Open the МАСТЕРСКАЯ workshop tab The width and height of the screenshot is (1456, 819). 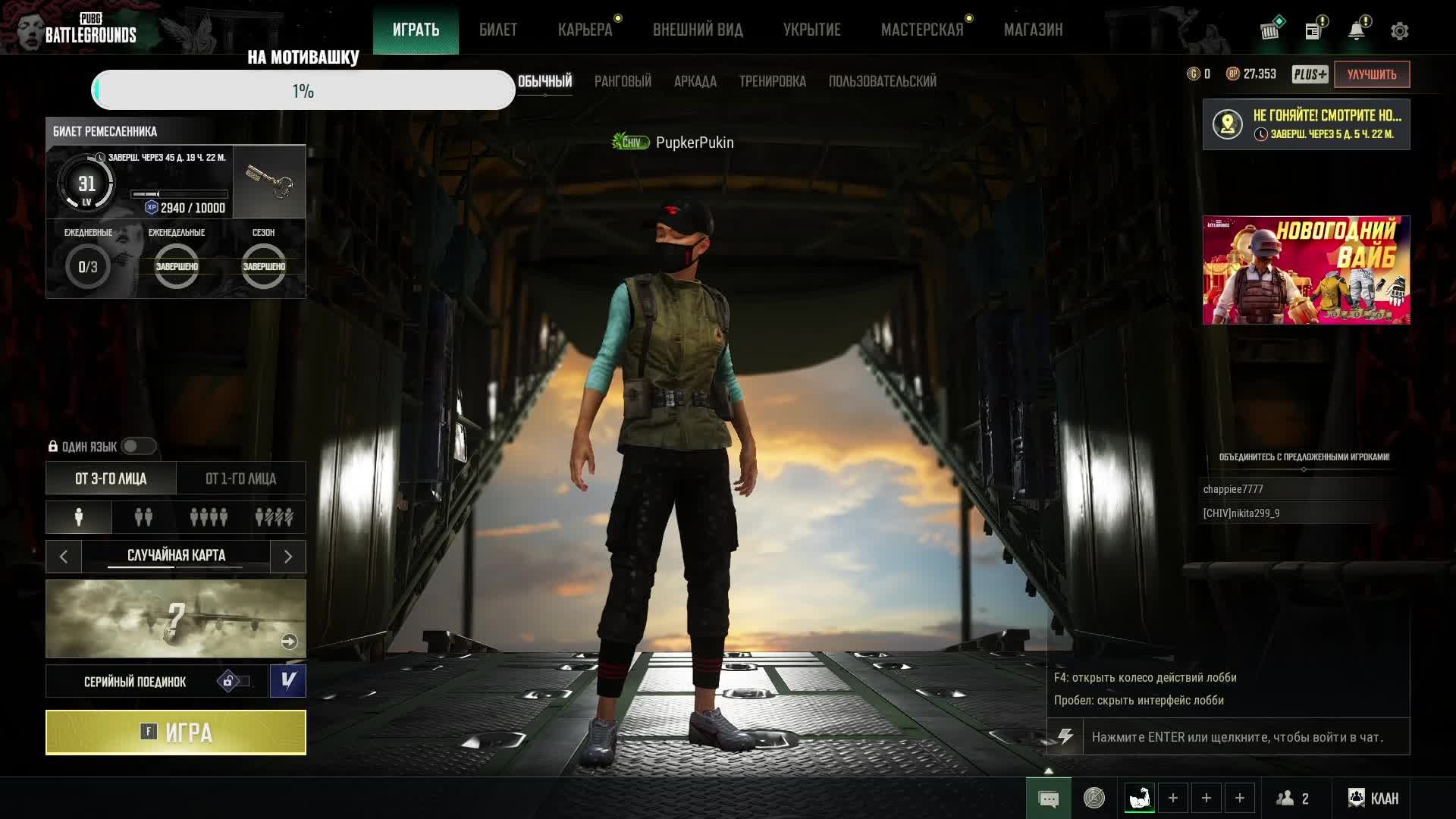tap(921, 30)
